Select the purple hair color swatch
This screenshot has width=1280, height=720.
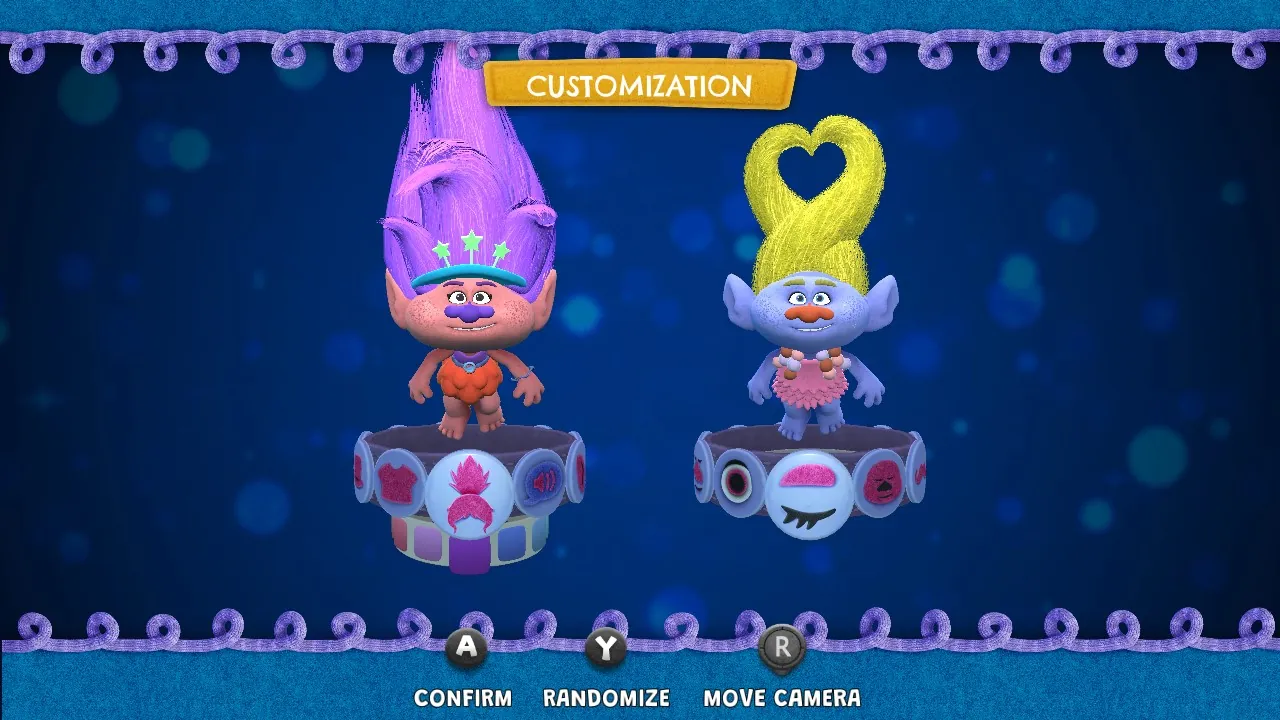[469, 553]
